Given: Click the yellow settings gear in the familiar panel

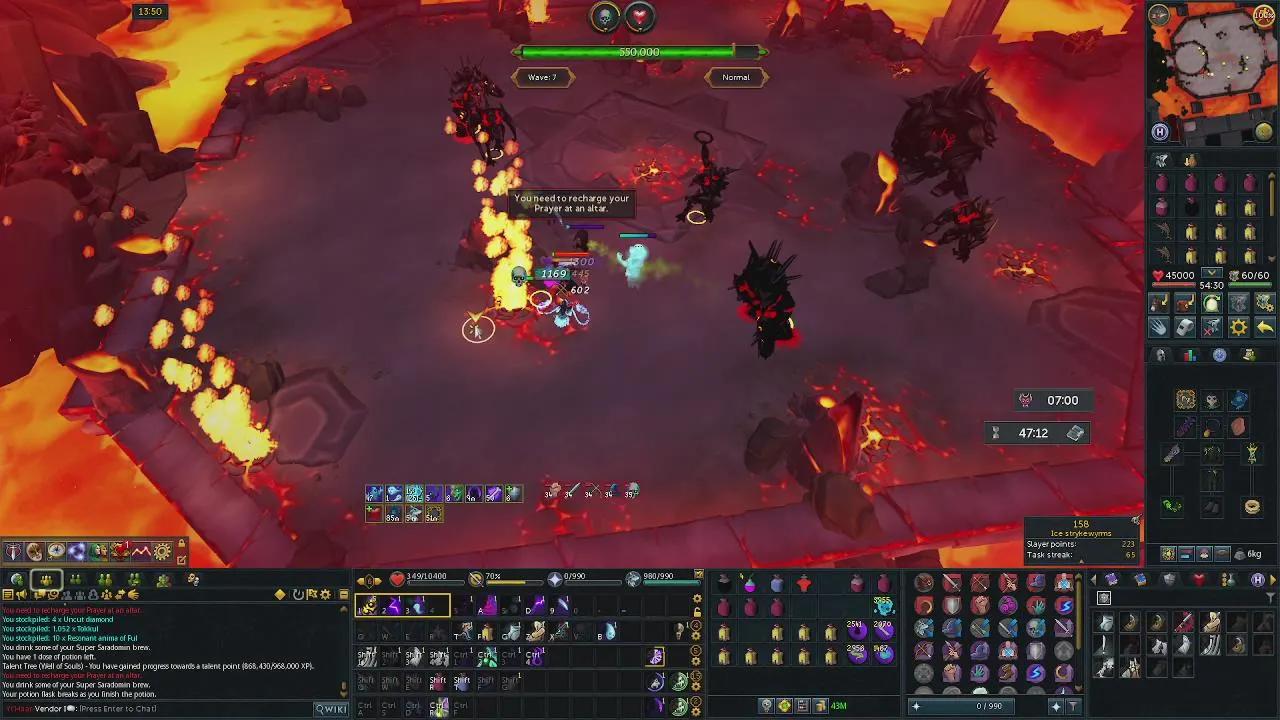Looking at the screenshot, I should click(x=1239, y=327).
